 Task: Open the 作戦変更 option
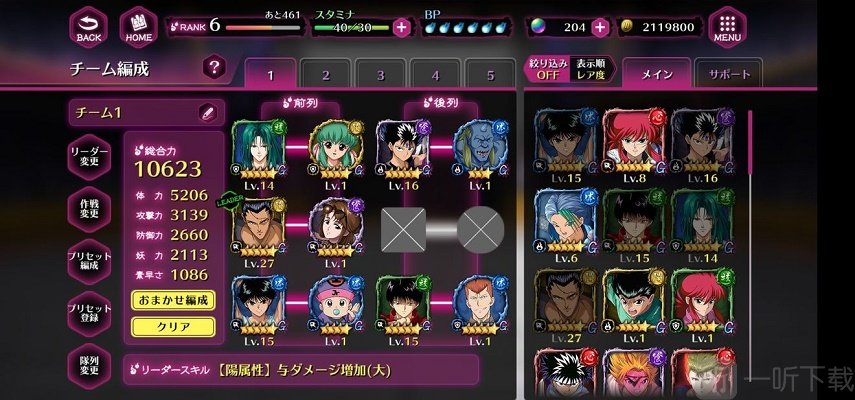89,207
